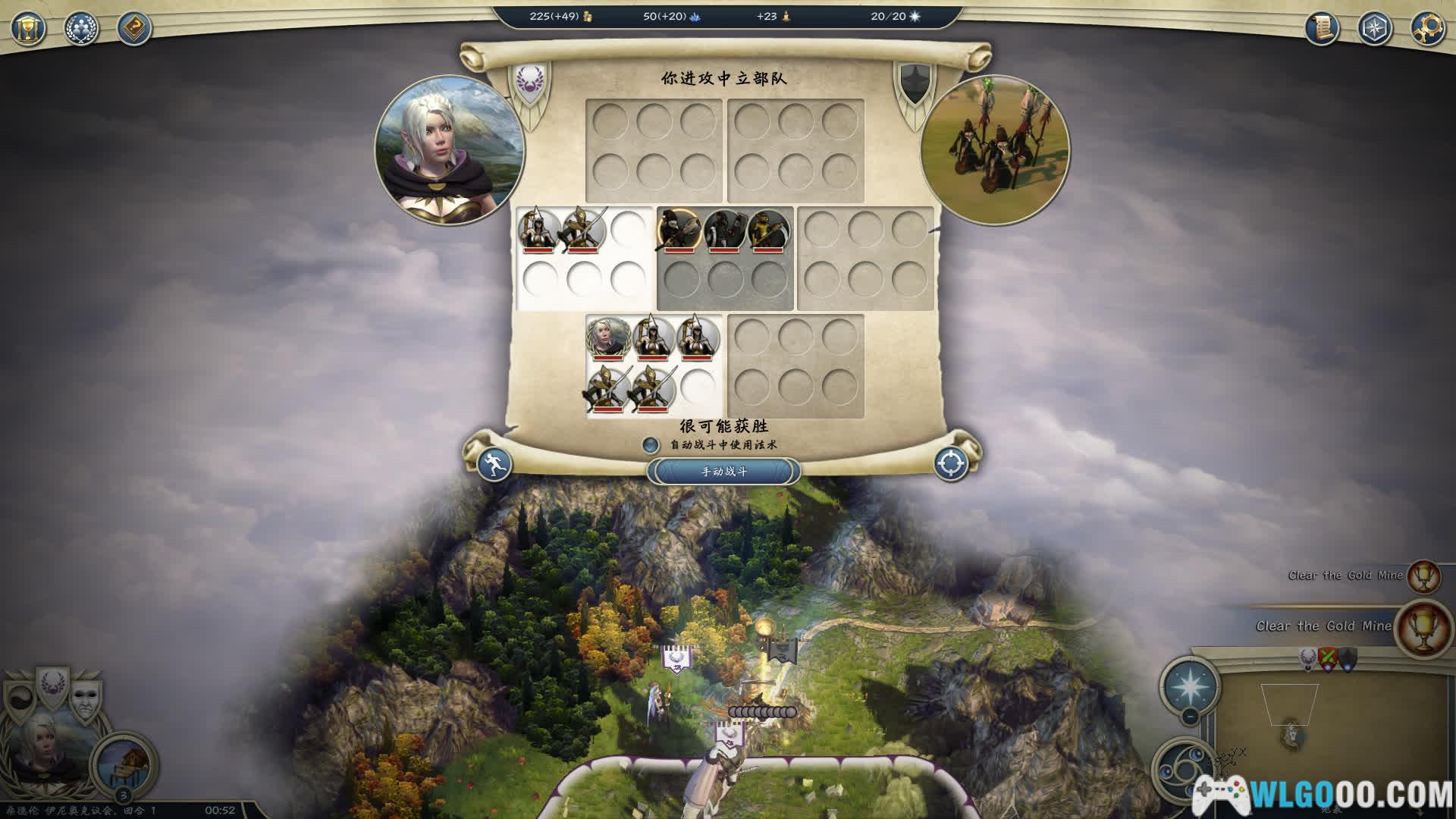Screen dimensions: 1456x819
Task: Open the gears settings menu
Action: 1426,29
